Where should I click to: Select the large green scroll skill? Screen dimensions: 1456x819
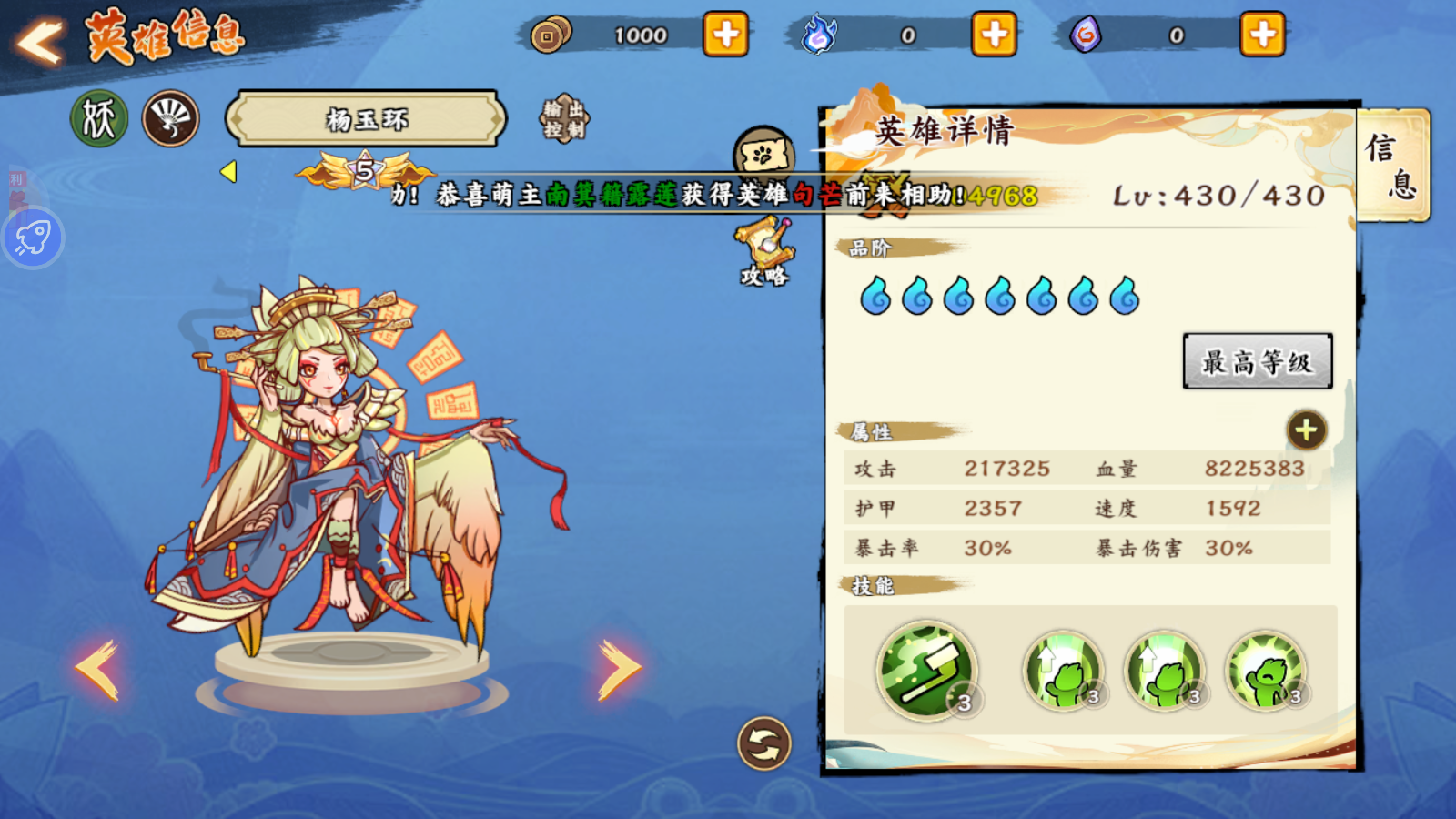click(x=926, y=670)
